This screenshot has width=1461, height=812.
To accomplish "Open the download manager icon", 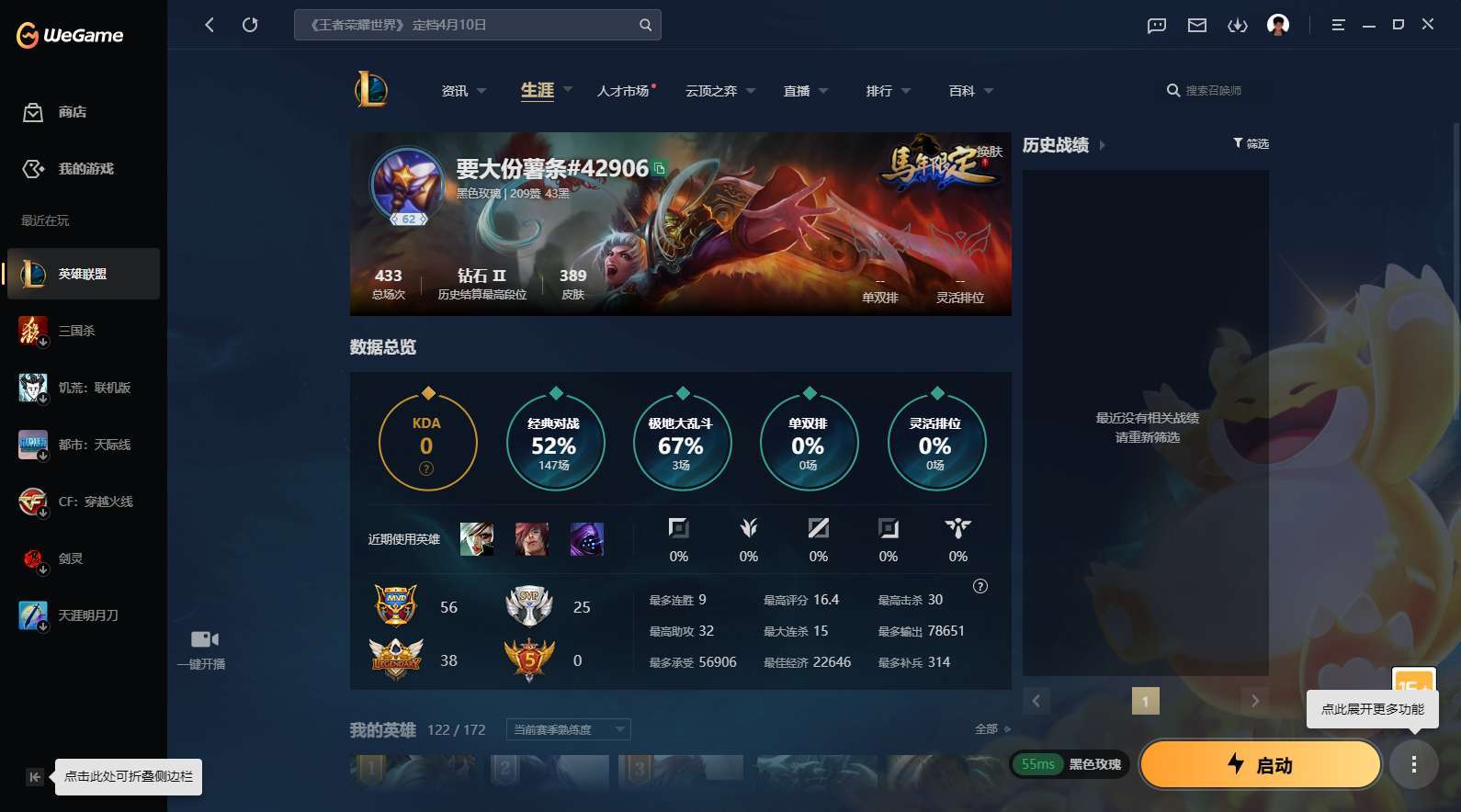I will point(1238,25).
